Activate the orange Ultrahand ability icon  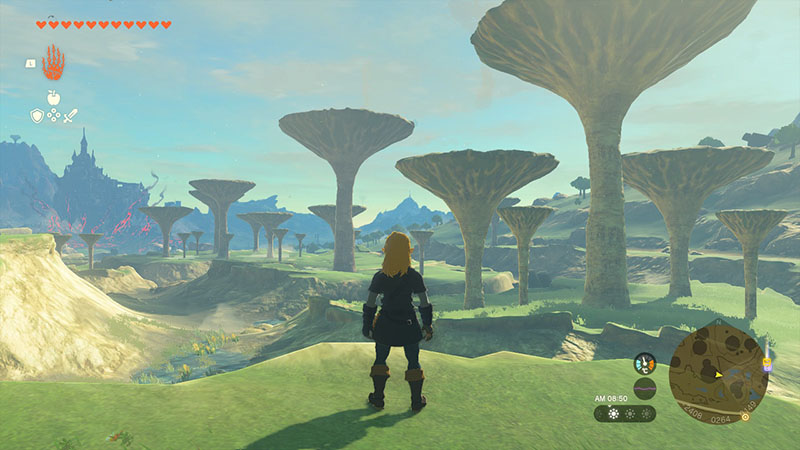(x=52, y=64)
